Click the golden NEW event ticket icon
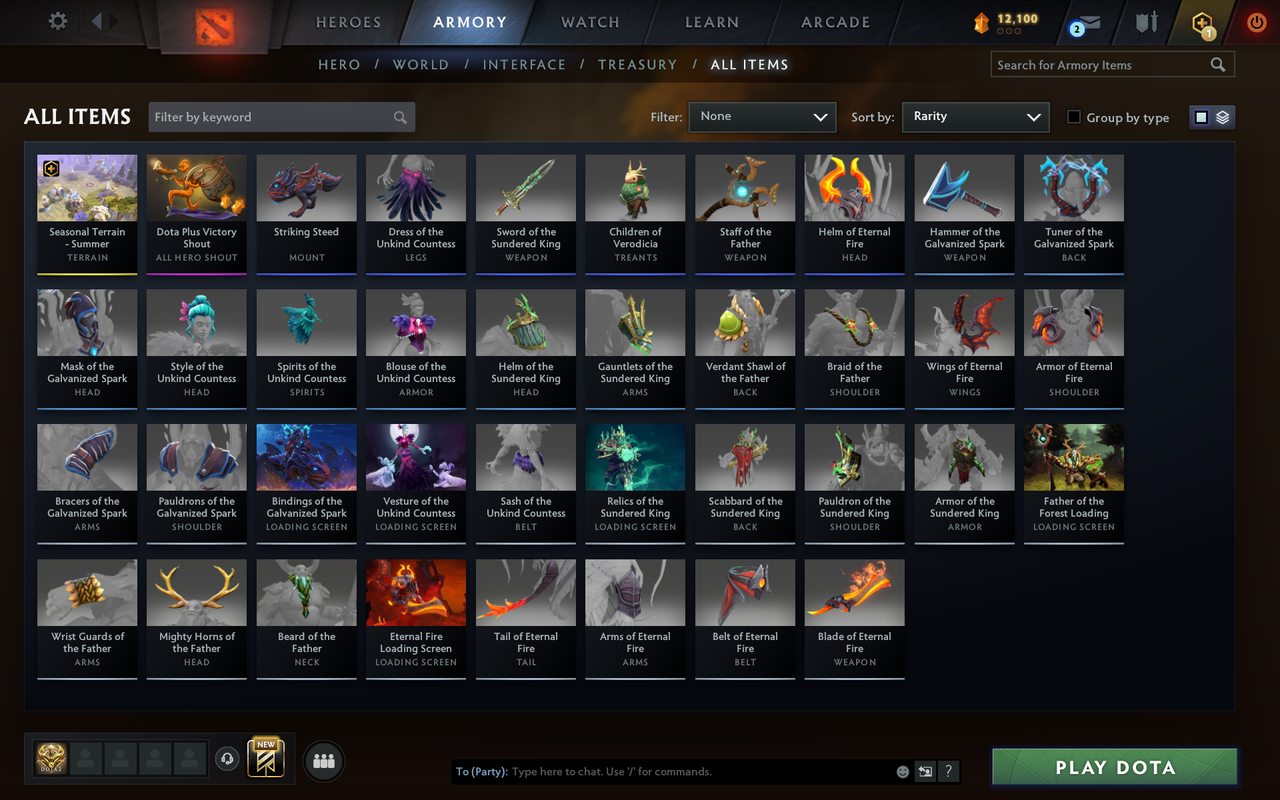Image resolution: width=1280 pixels, height=800 pixels. click(265, 760)
